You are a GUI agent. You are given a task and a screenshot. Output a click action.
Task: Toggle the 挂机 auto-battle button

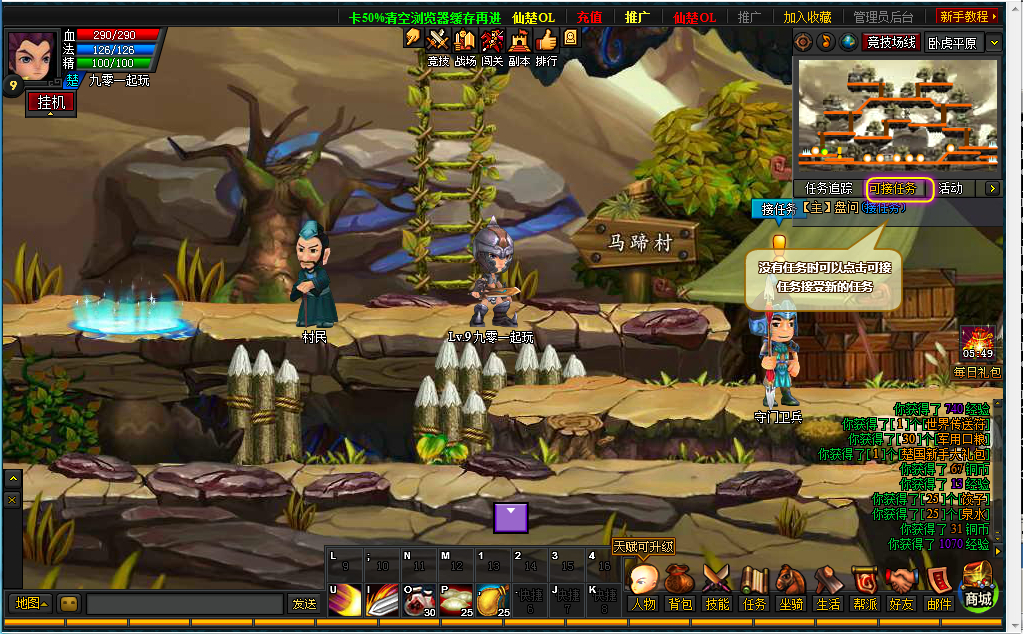[51, 102]
